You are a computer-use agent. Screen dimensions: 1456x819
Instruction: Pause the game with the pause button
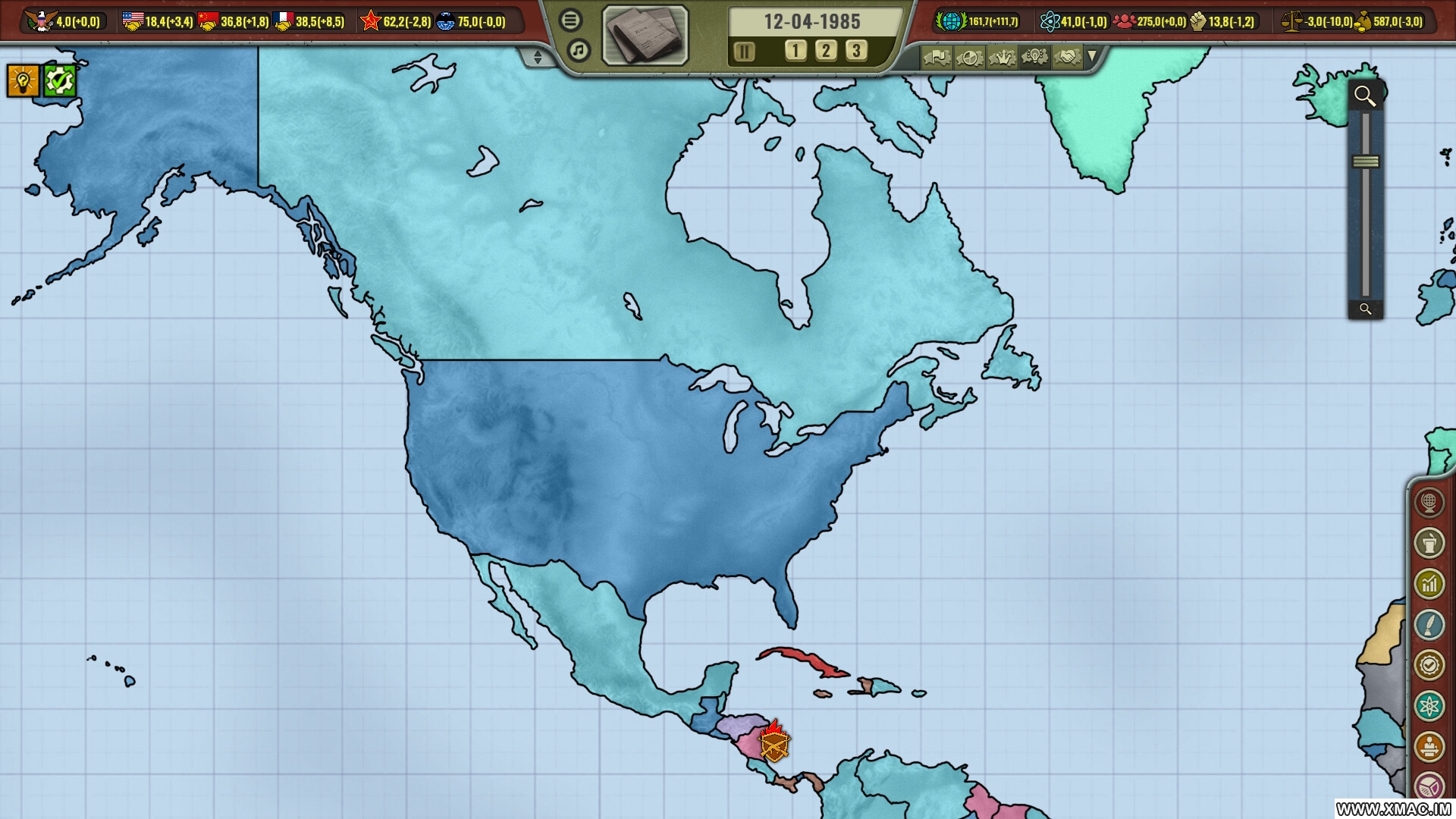coord(745,51)
